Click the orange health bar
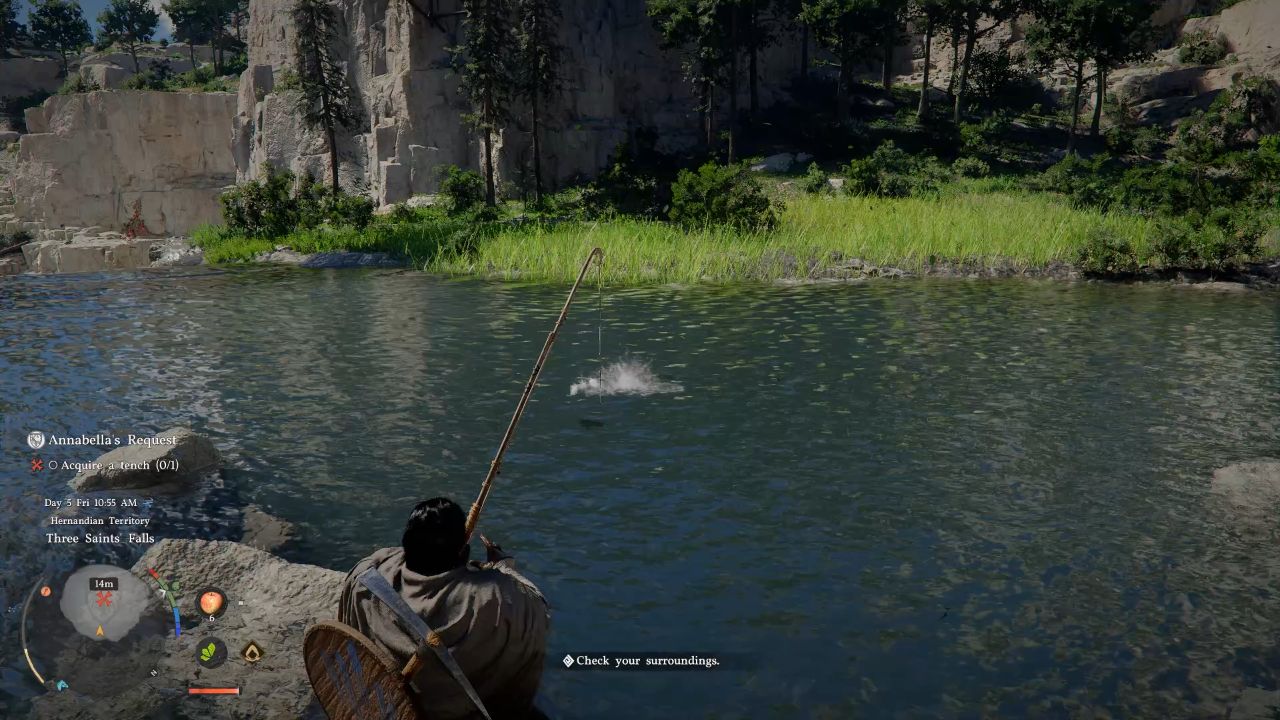1280x720 pixels. click(213, 689)
